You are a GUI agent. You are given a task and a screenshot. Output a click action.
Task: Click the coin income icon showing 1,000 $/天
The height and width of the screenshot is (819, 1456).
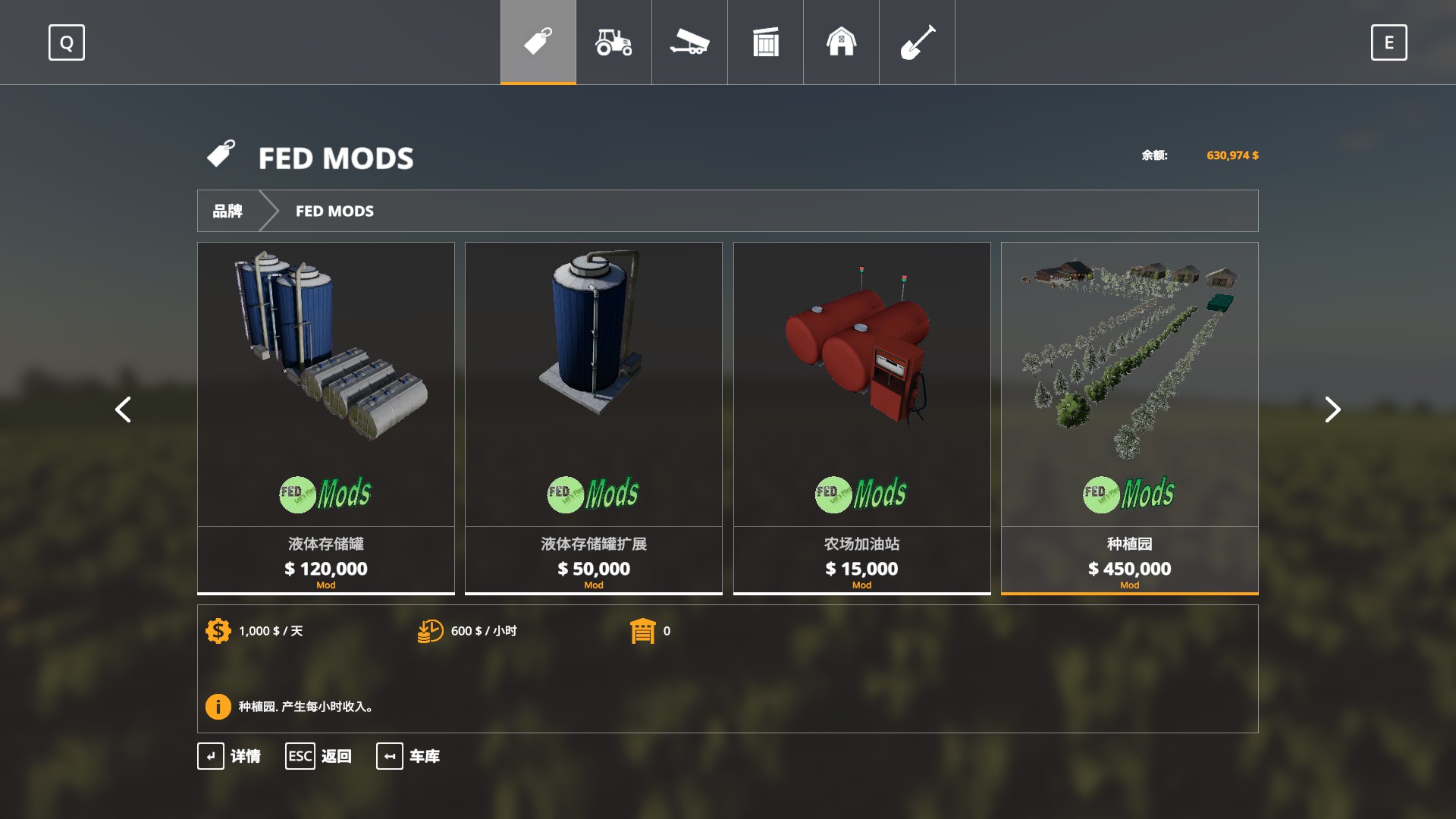click(x=218, y=630)
